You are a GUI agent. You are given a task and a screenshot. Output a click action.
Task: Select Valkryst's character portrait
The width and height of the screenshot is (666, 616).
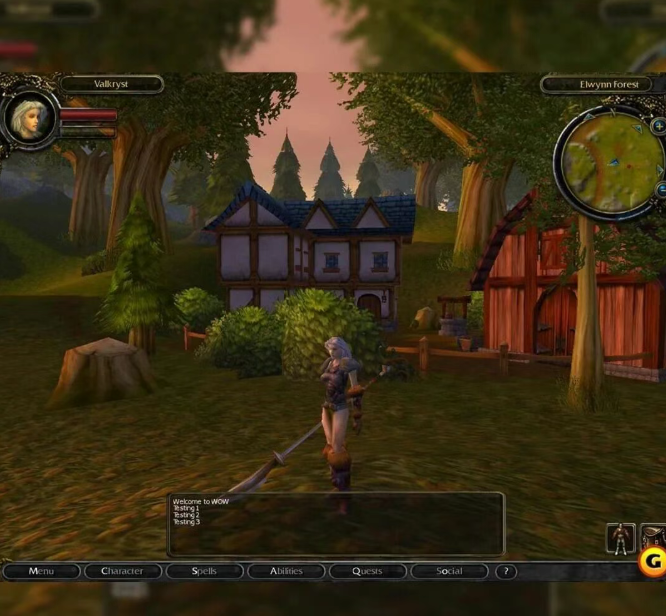pos(28,117)
